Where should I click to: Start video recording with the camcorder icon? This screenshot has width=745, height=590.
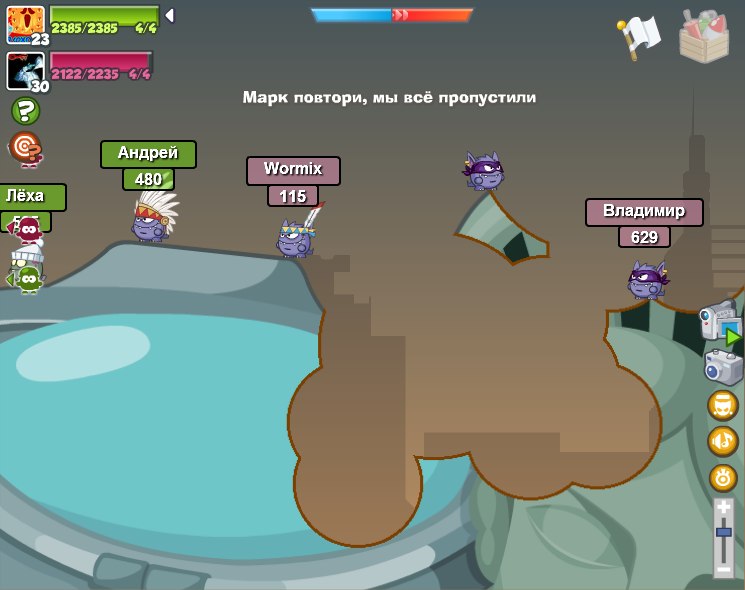[720, 323]
